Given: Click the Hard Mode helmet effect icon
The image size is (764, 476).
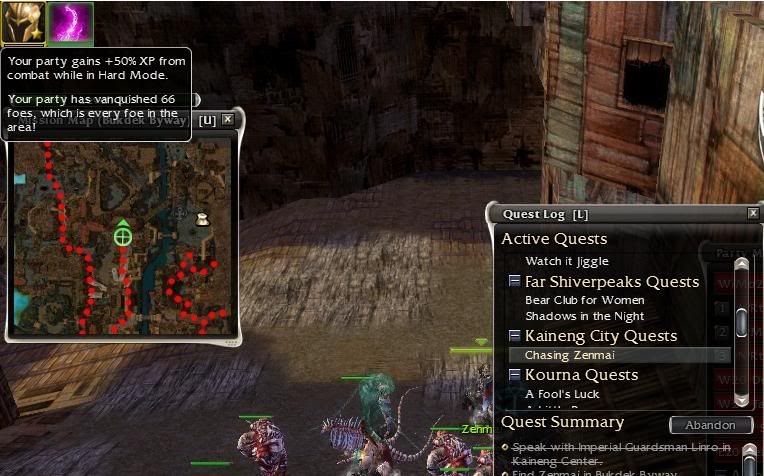Looking at the screenshot, I should [23, 23].
